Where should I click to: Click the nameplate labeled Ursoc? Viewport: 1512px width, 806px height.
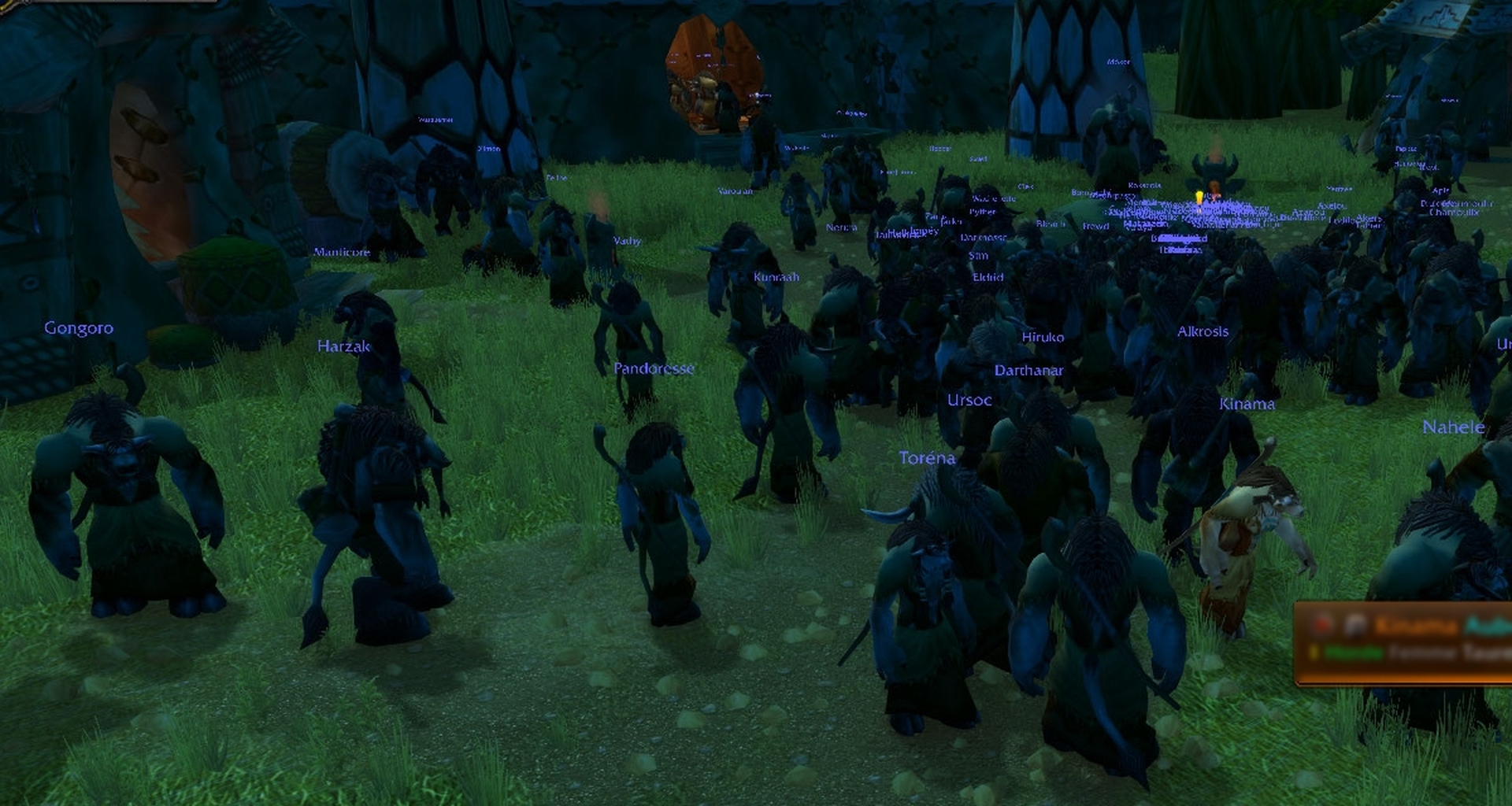pos(970,400)
